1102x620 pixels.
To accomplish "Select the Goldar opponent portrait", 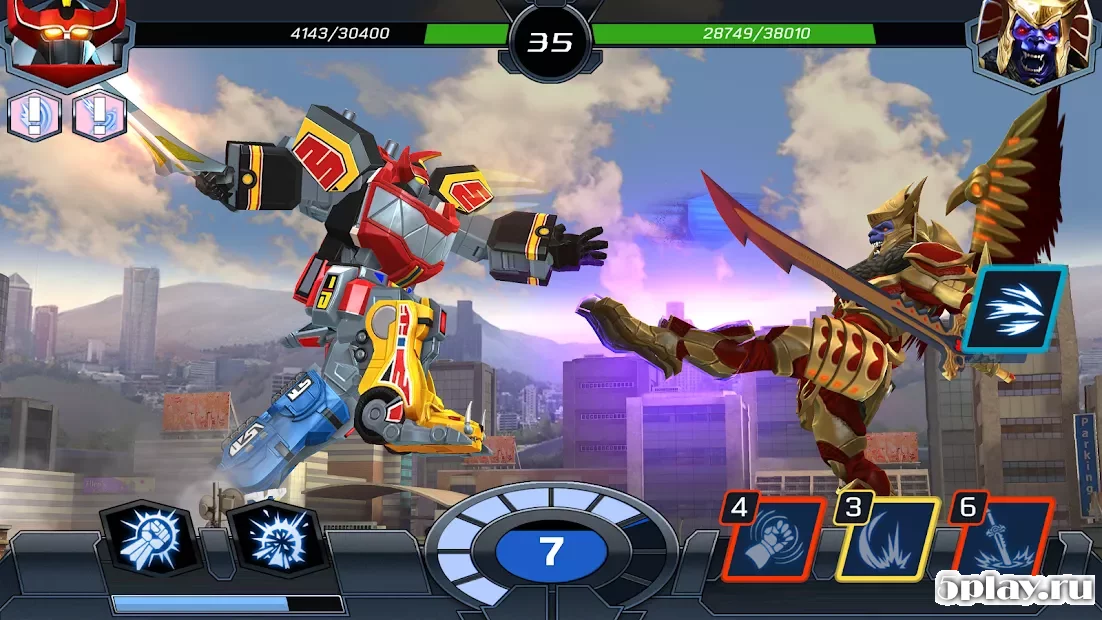I will (x=1034, y=40).
